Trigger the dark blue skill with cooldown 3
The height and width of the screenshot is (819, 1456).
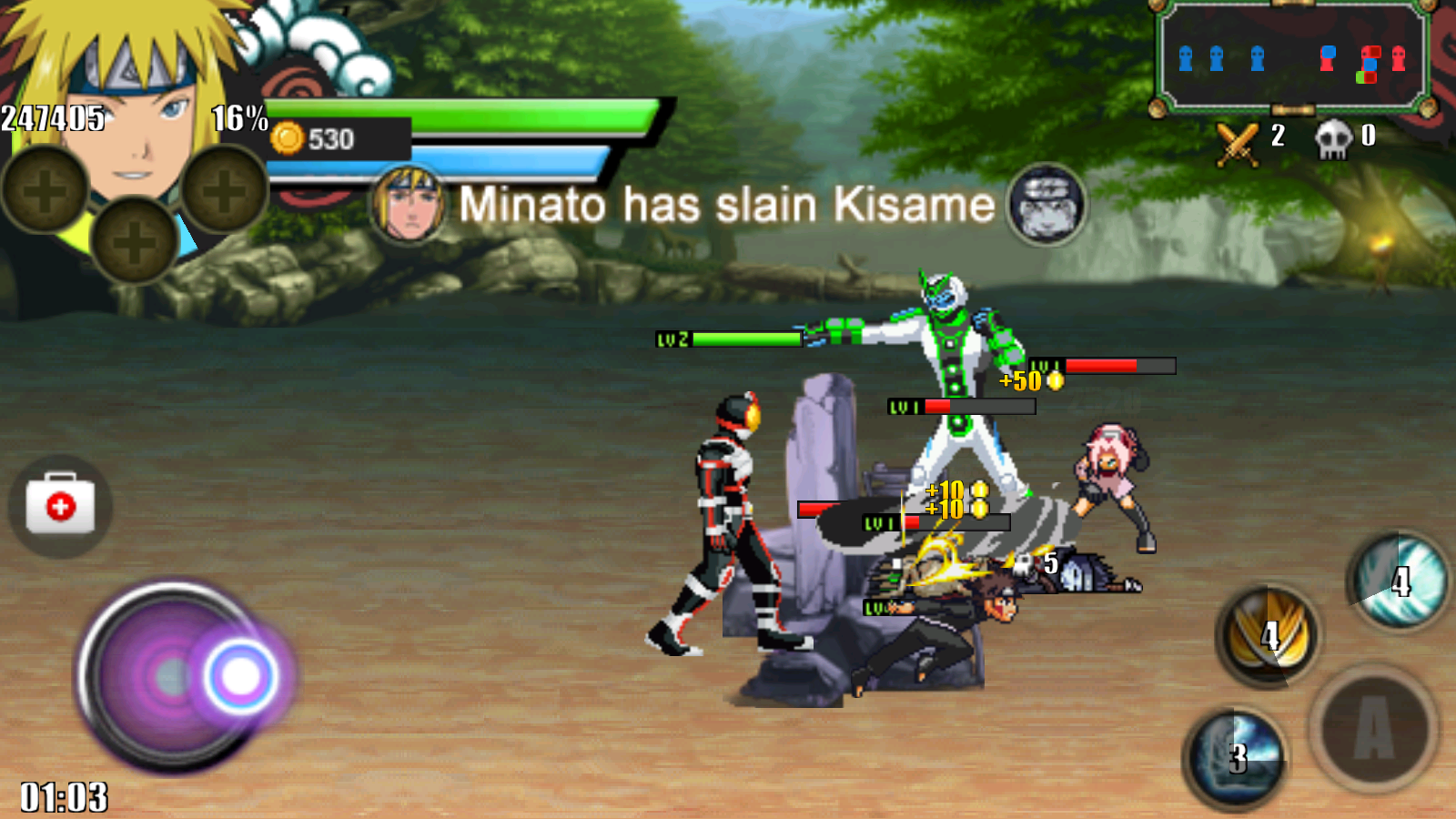pos(1236,757)
